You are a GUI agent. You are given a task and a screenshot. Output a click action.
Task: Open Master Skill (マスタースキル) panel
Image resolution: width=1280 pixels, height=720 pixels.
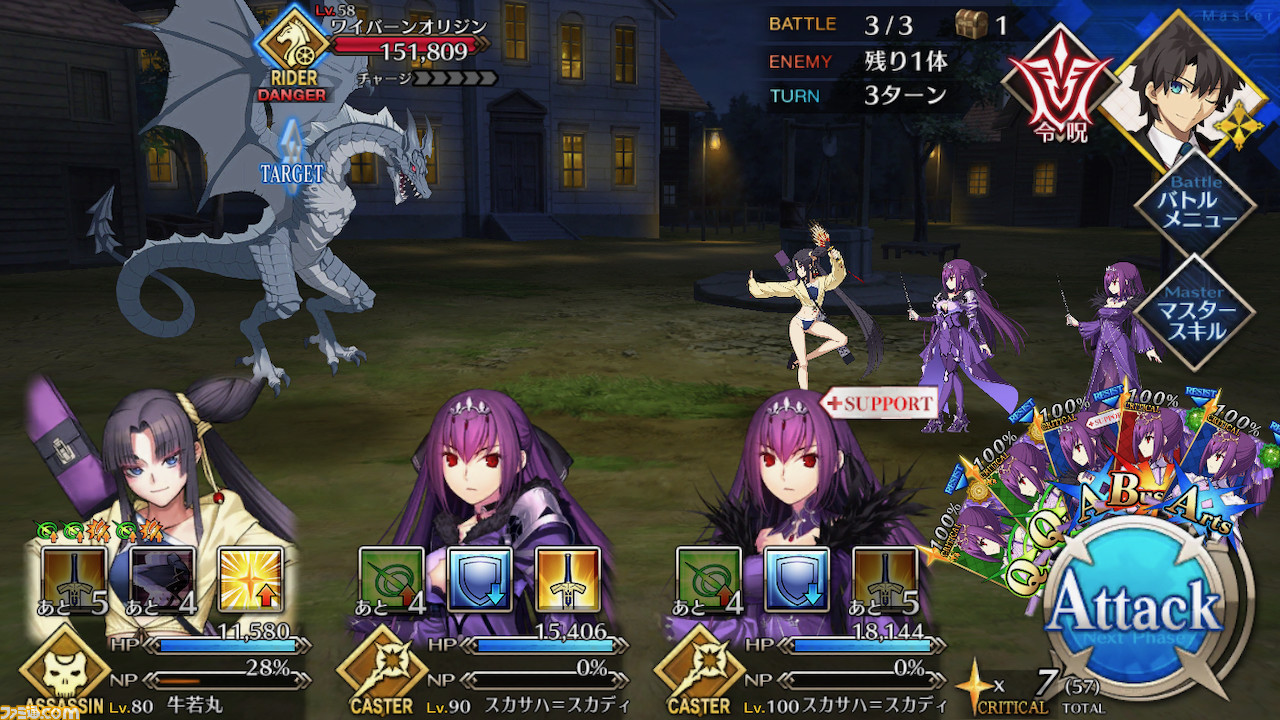click(x=1194, y=312)
